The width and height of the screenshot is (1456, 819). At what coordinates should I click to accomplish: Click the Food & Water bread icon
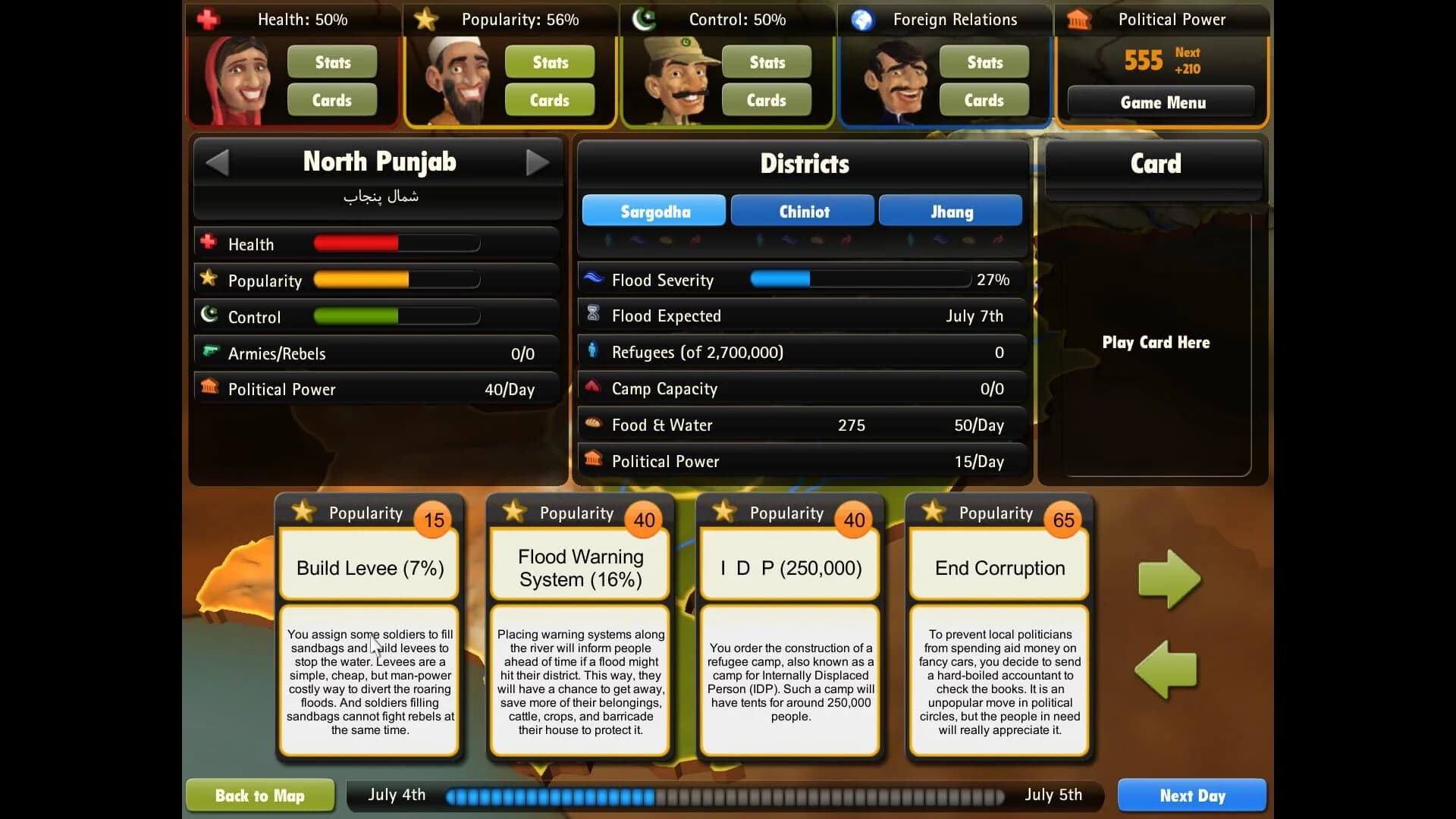(x=593, y=424)
